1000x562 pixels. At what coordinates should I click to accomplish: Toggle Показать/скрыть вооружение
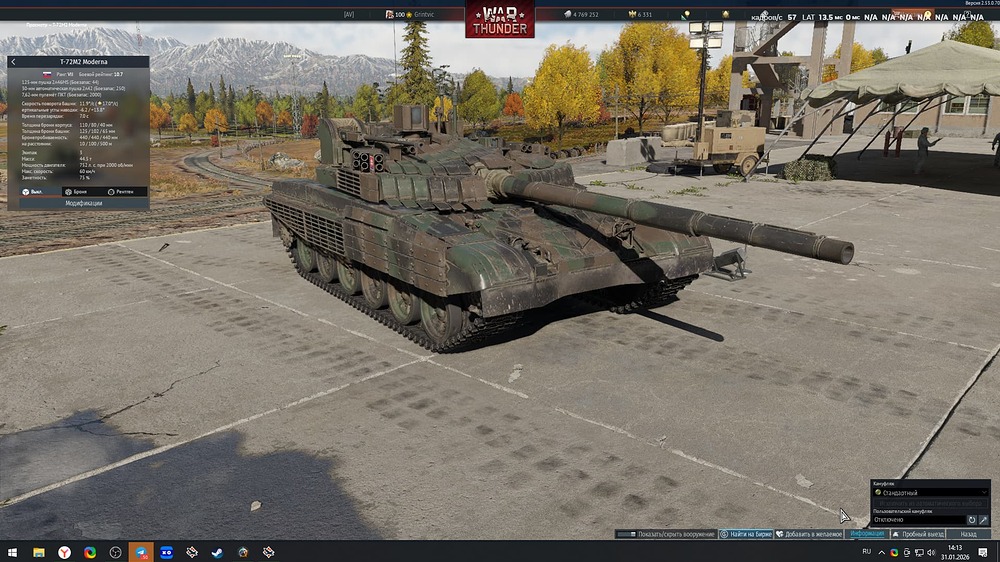coord(666,534)
